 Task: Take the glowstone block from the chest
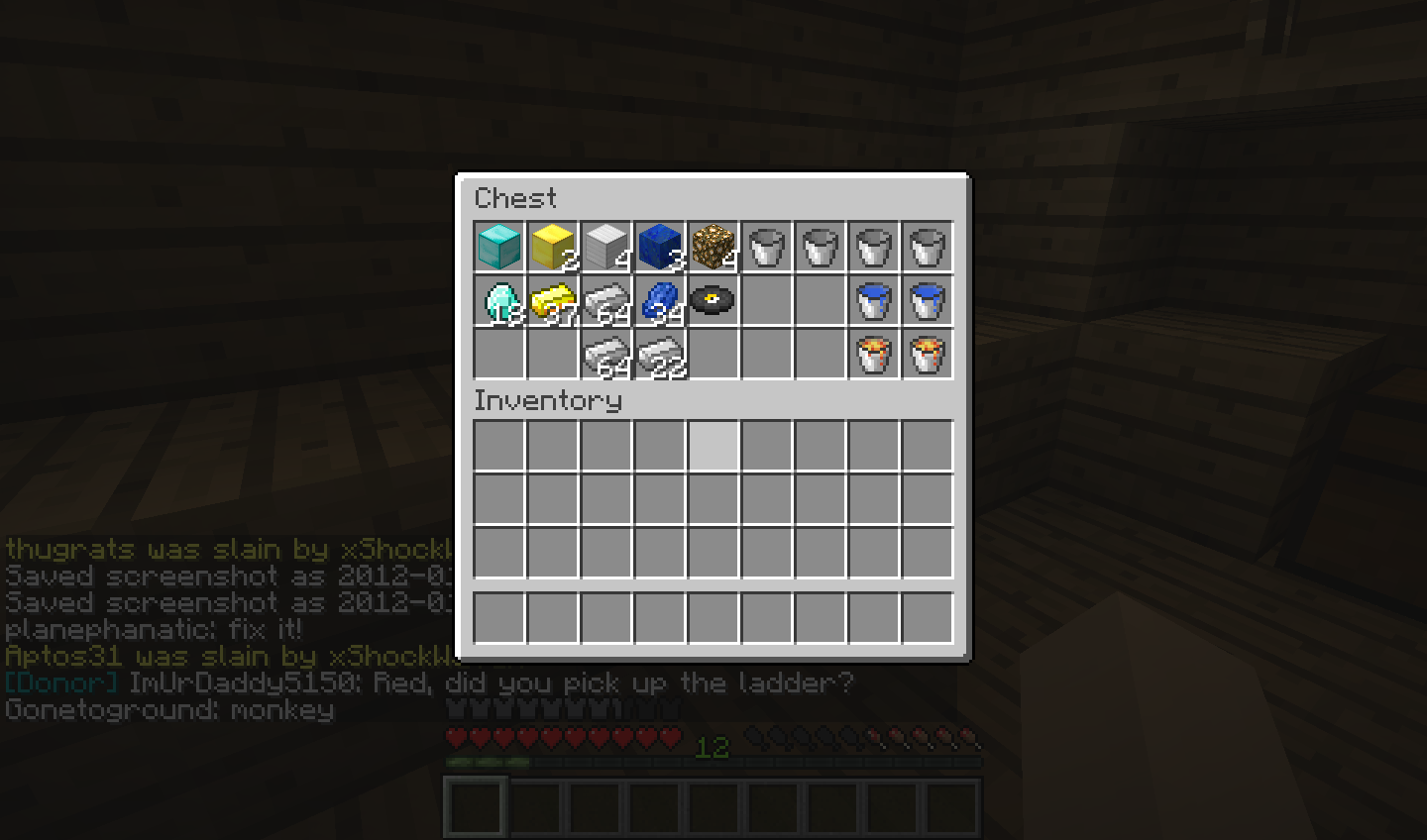click(712, 247)
